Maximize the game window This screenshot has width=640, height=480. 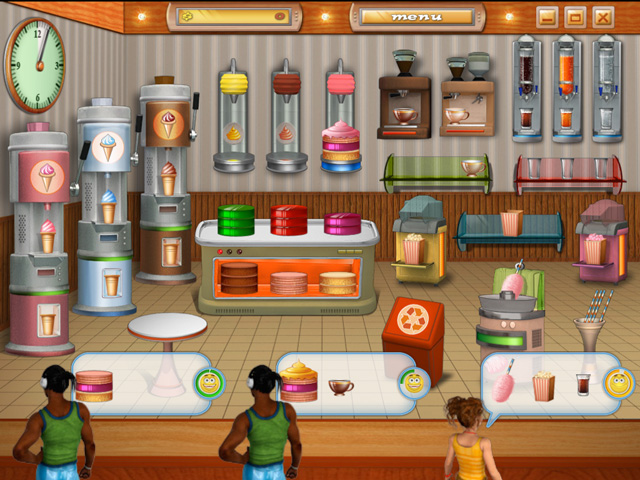[x=574, y=17]
